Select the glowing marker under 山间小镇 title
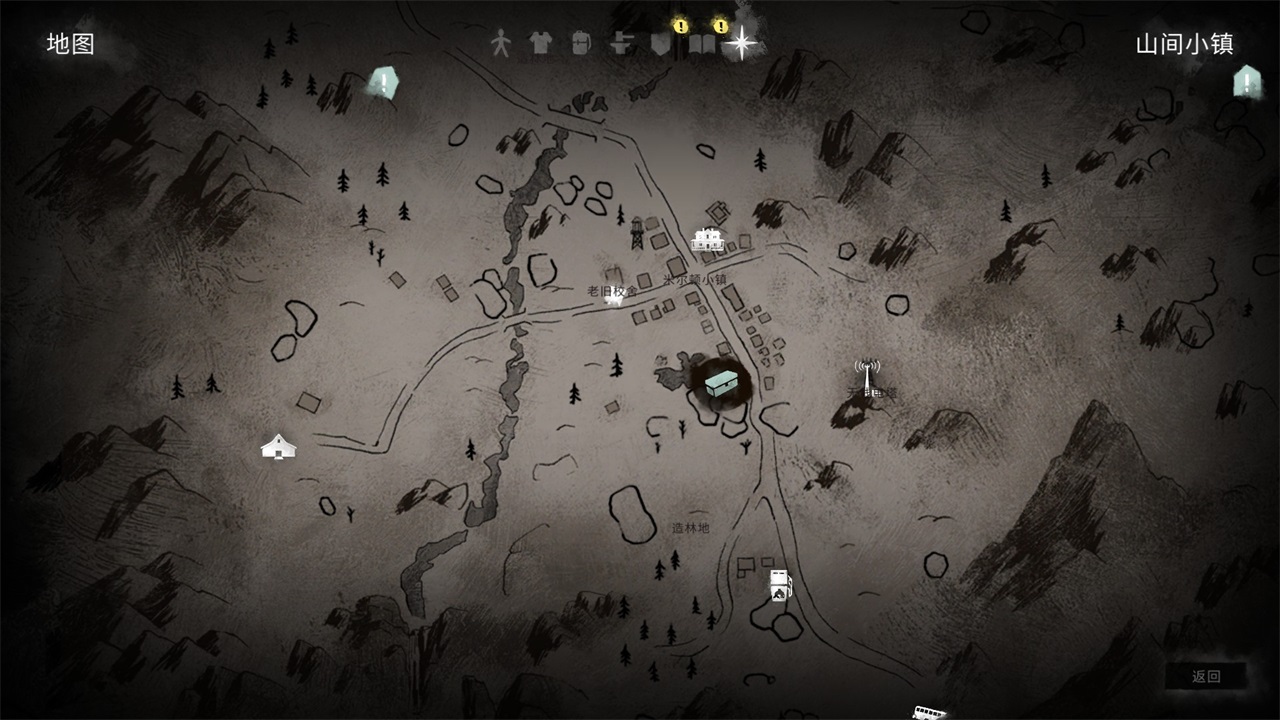The height and width of the screenshot is (720, 1280). pyautogui.click(x=1246, y=82)
